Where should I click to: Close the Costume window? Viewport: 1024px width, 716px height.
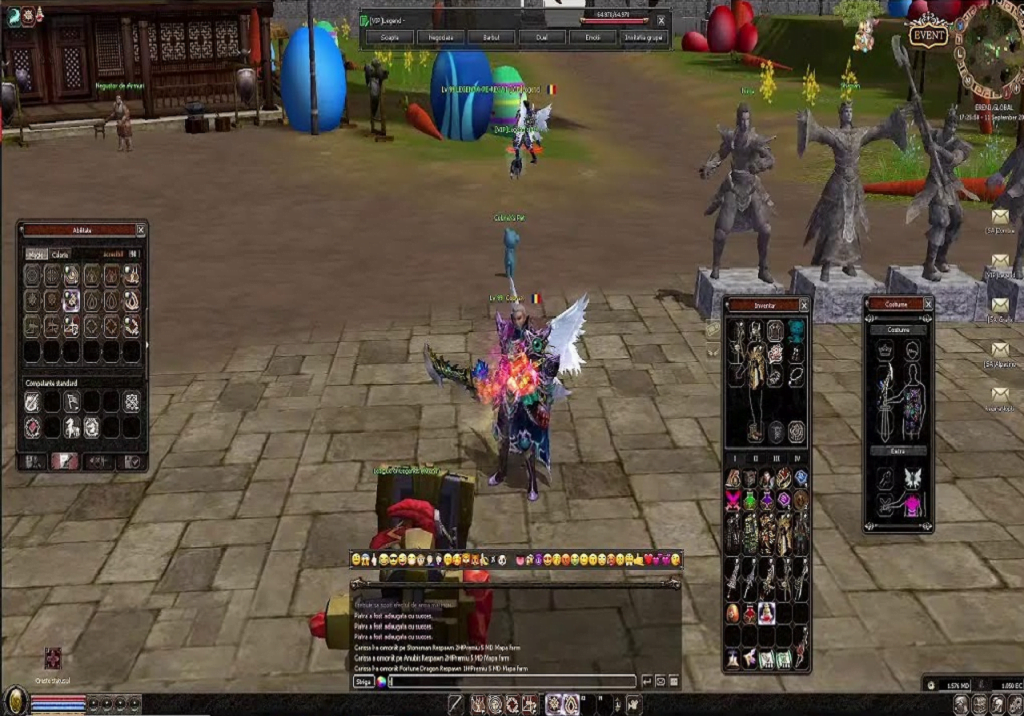coord(926,304)
